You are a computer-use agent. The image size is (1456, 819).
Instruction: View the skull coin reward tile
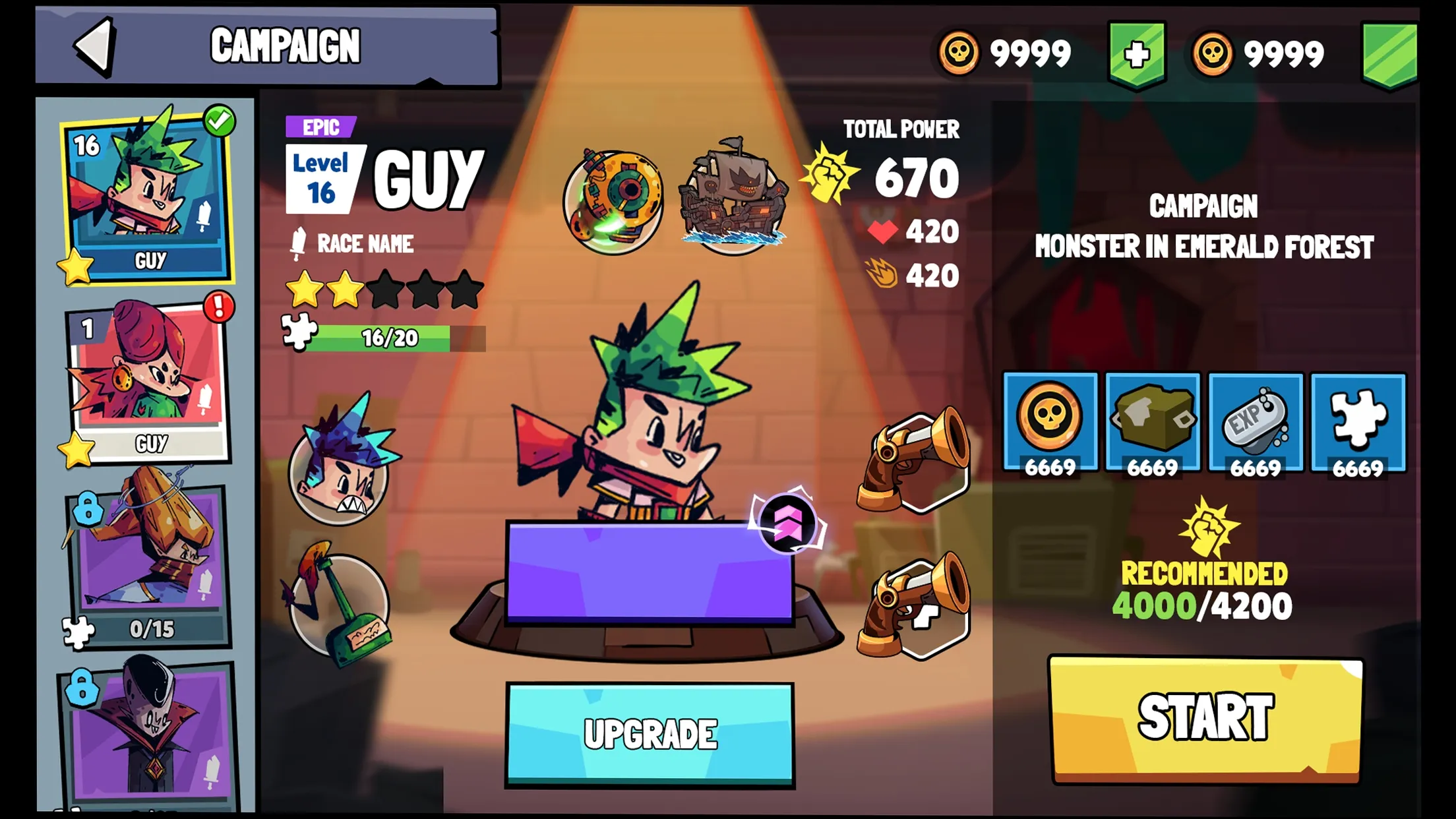click(x=1050, y=423)
